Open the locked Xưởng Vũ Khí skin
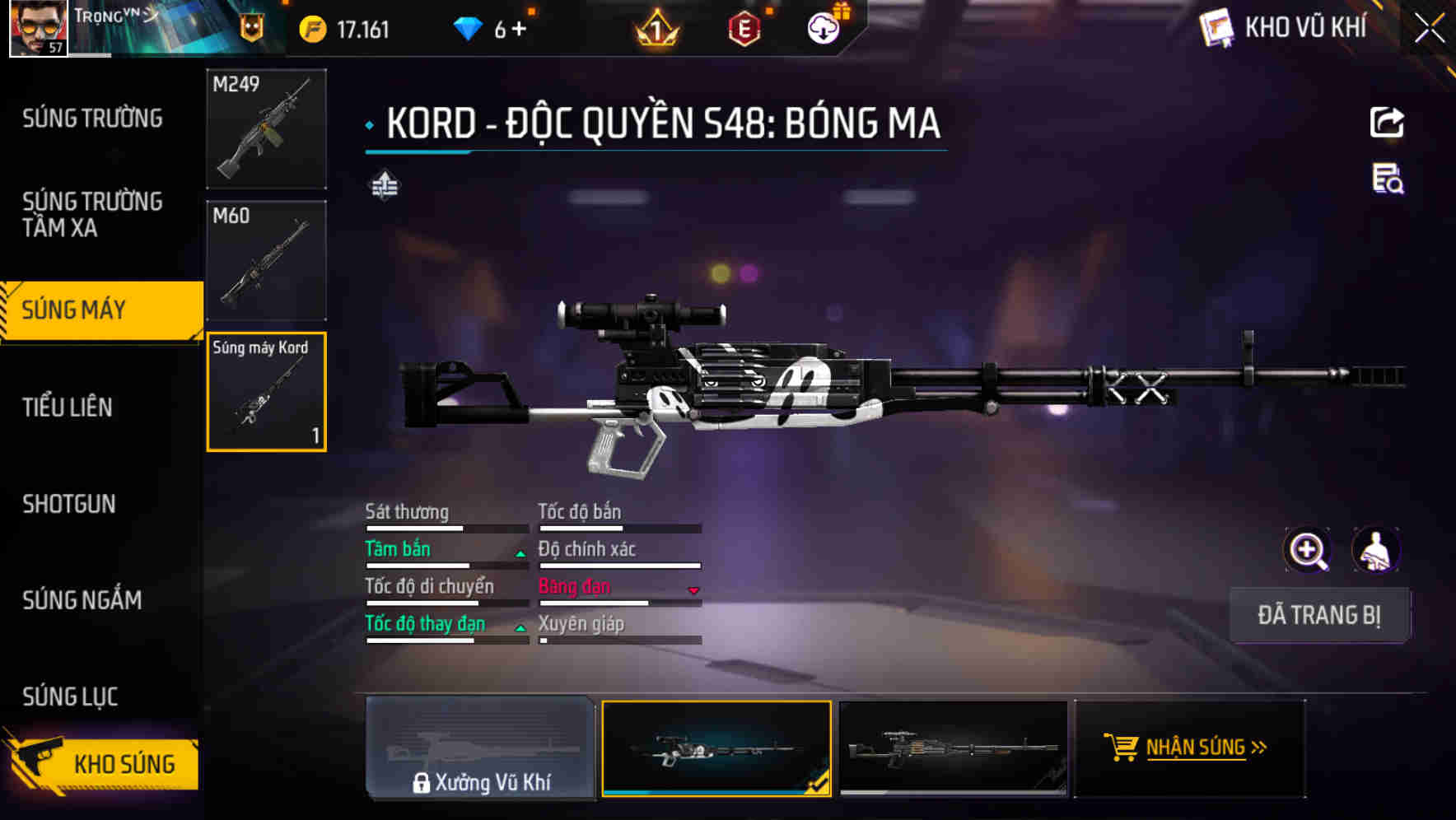 [x=480, y=748]
